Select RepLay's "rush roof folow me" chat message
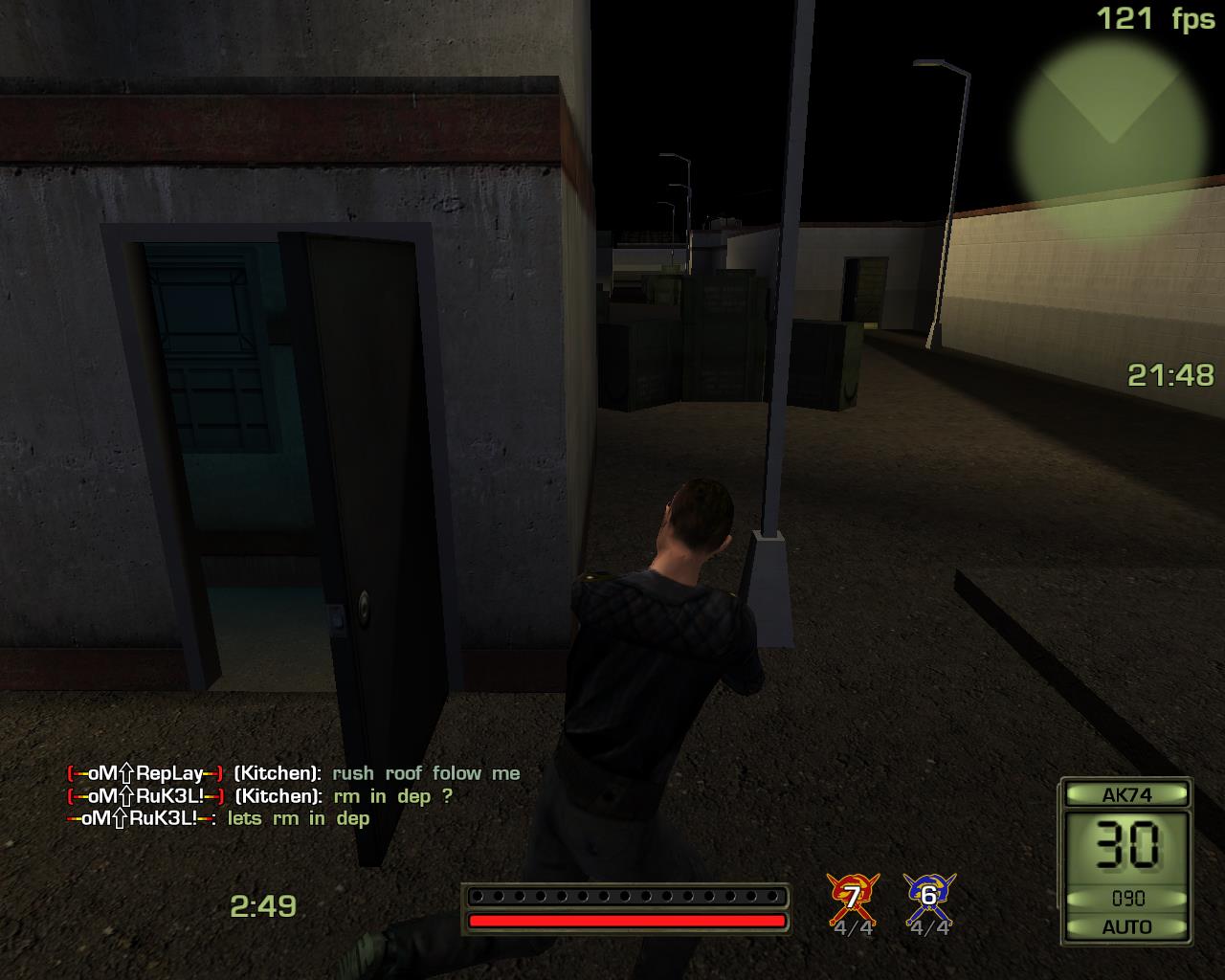The image size is (1225, 980). click(x=426, y=773)
